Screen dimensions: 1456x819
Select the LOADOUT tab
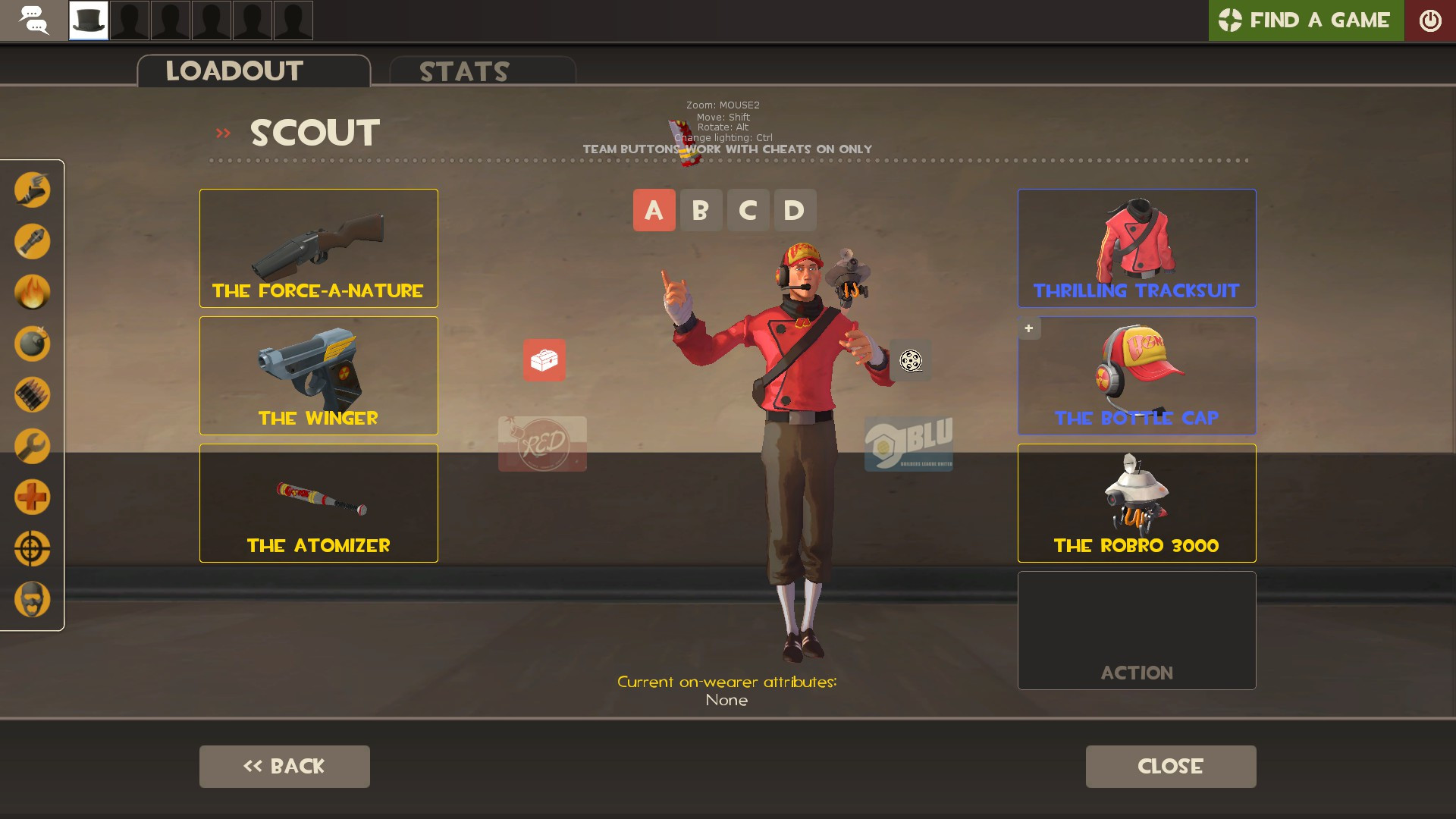pos(234,70)
